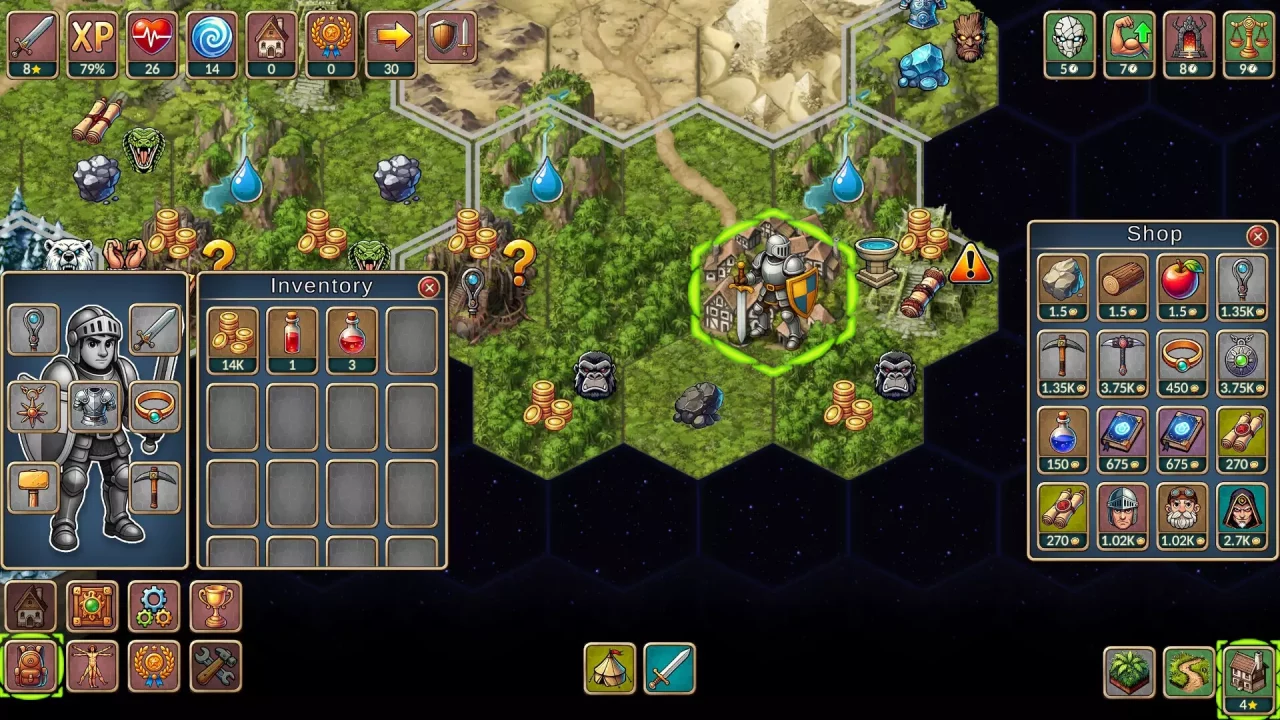This screenshot has height=720, width=1280.
Task: Close the Shop panel
Action: [x=1257, y=236]
